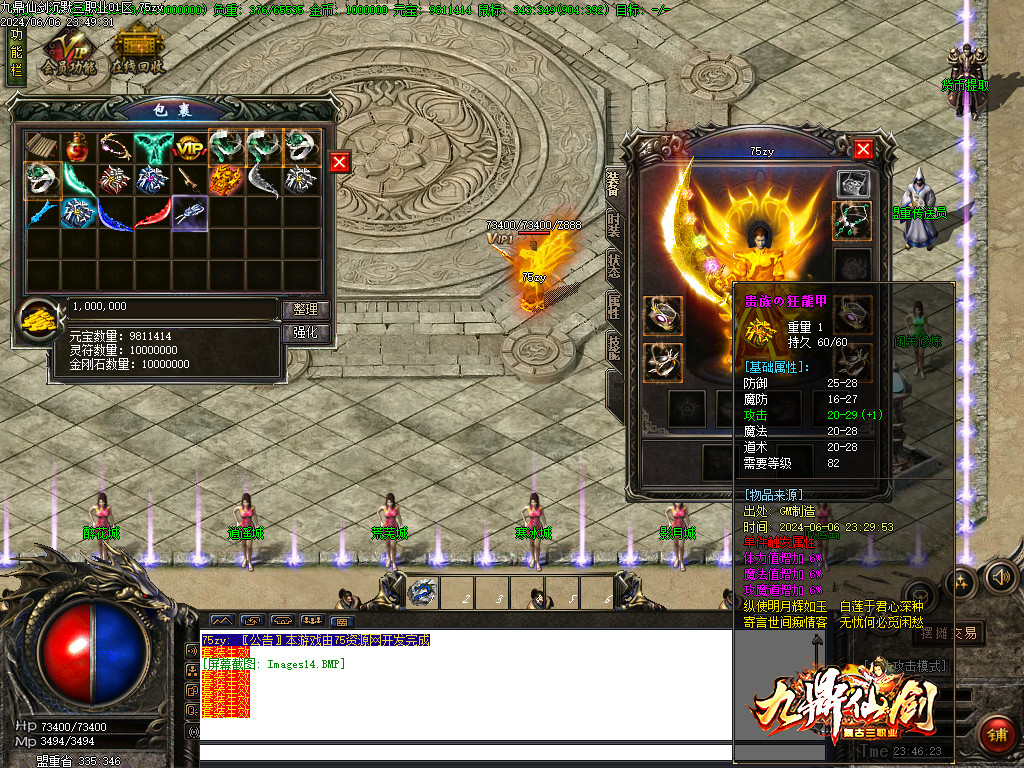Image resolution: width=1024 pixels, height=768 pixels.
Task: Open the 会员功能 VIP member menu
Action: (x=69, y=52)
